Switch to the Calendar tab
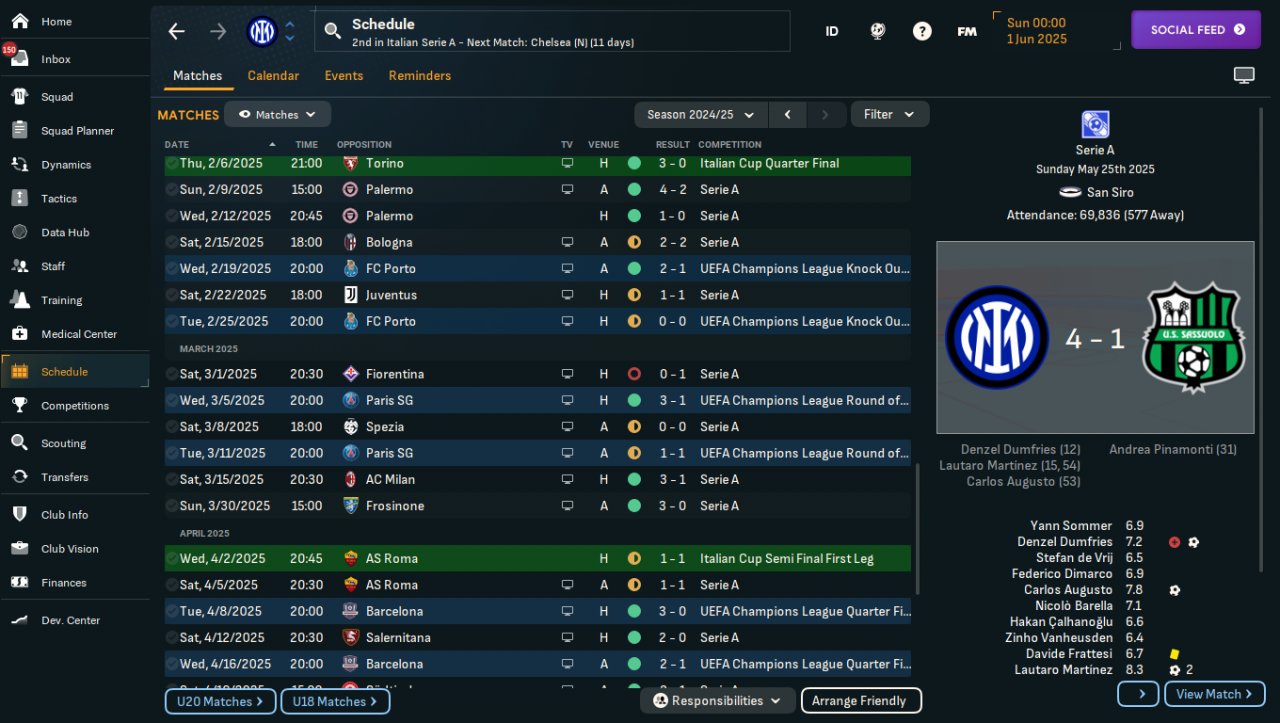Image resolution: width=1280 pixels, height=723 pixels. [273, 76]
